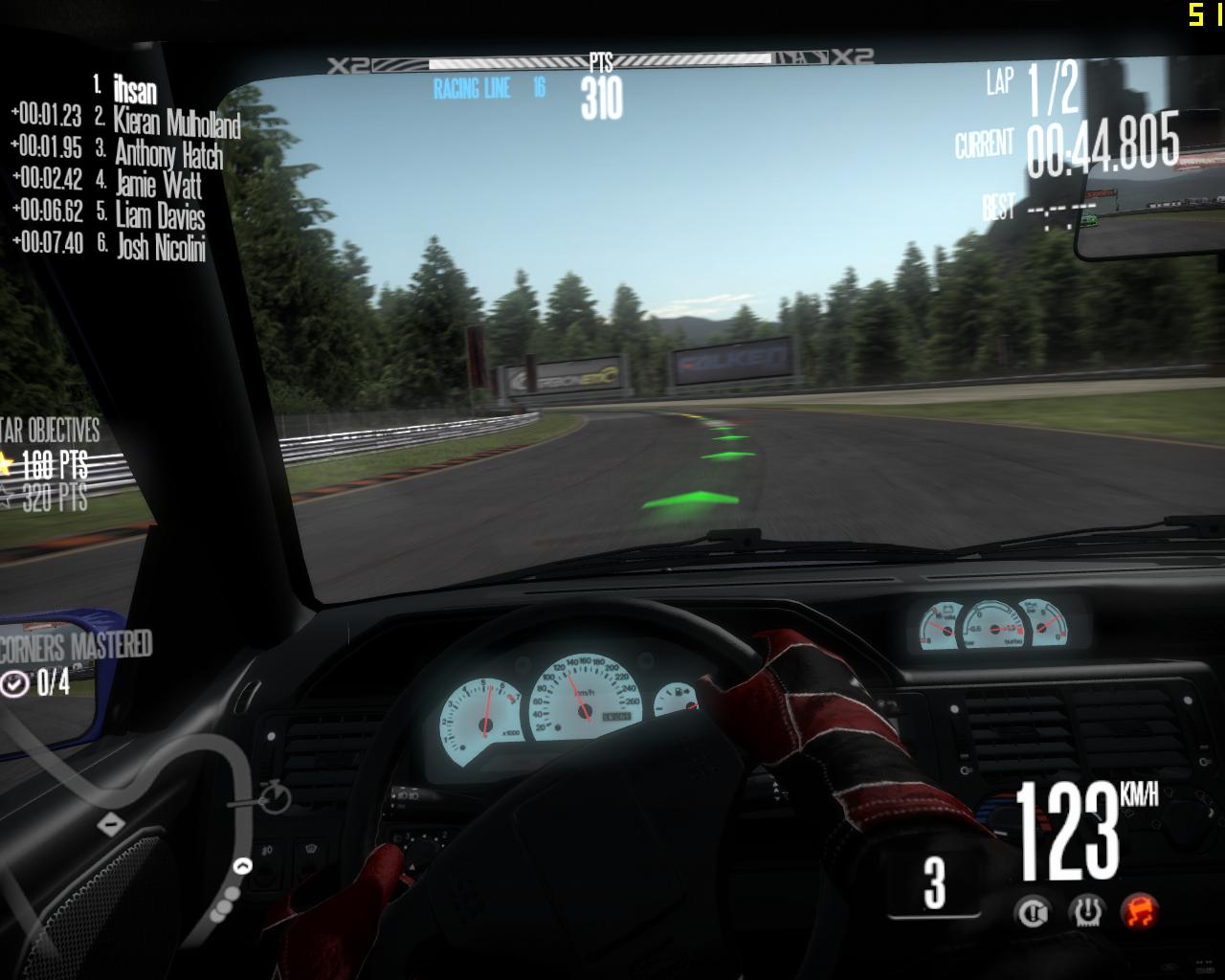Choose Anthony Hatch in the standings
1225x980 pixels.
tap(168, 153)
